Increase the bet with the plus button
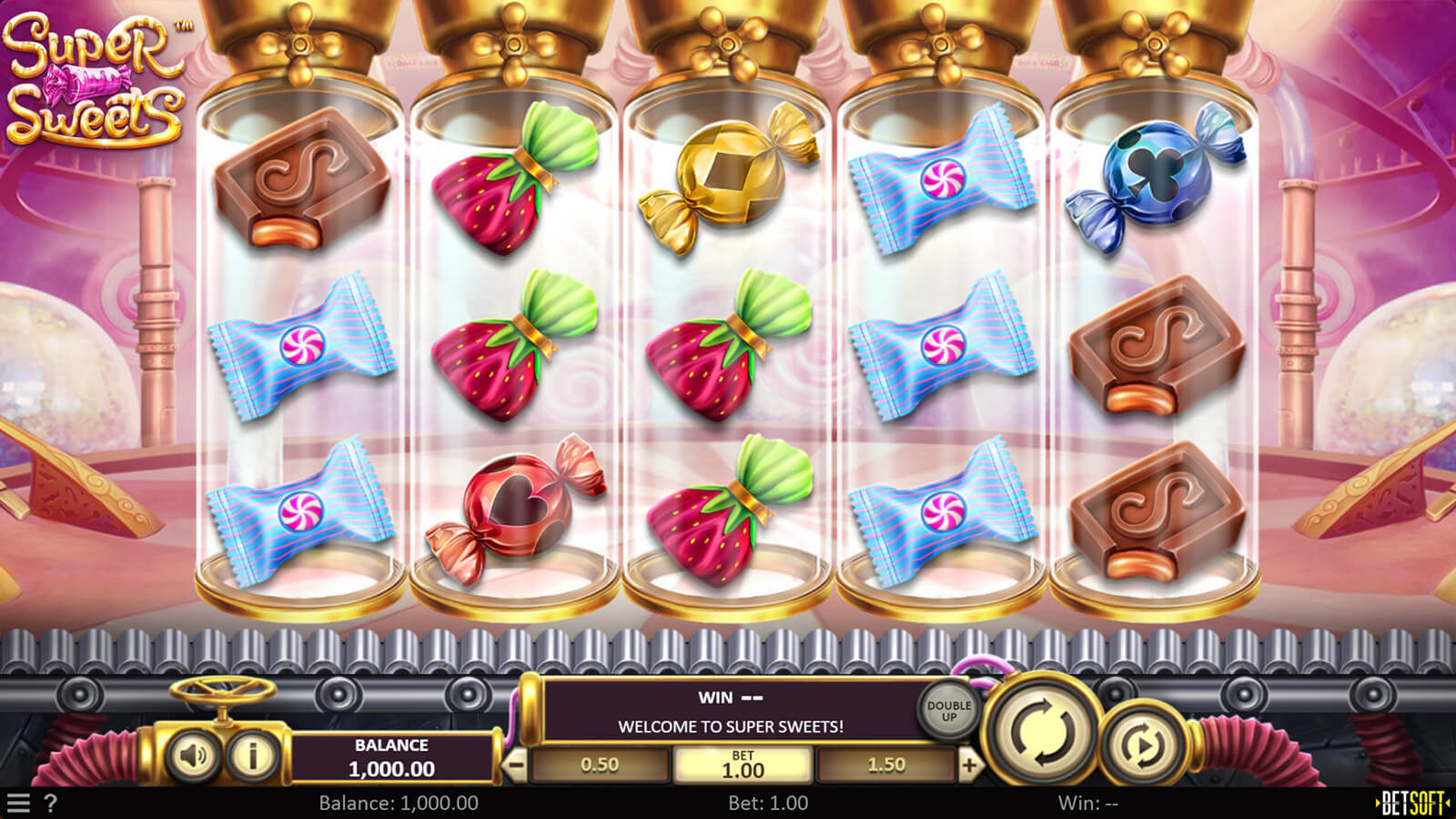The width and height of the screenshot is (1456, 819). tap(969, 765)
